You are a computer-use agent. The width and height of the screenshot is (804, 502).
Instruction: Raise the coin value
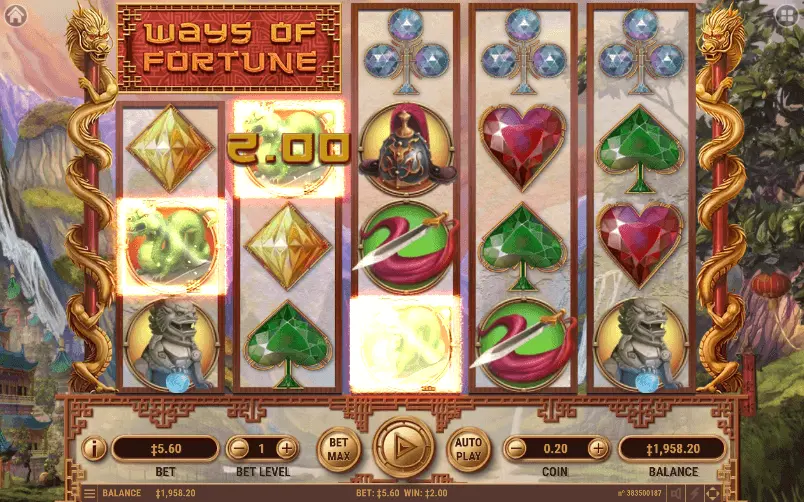coord(598,448)
